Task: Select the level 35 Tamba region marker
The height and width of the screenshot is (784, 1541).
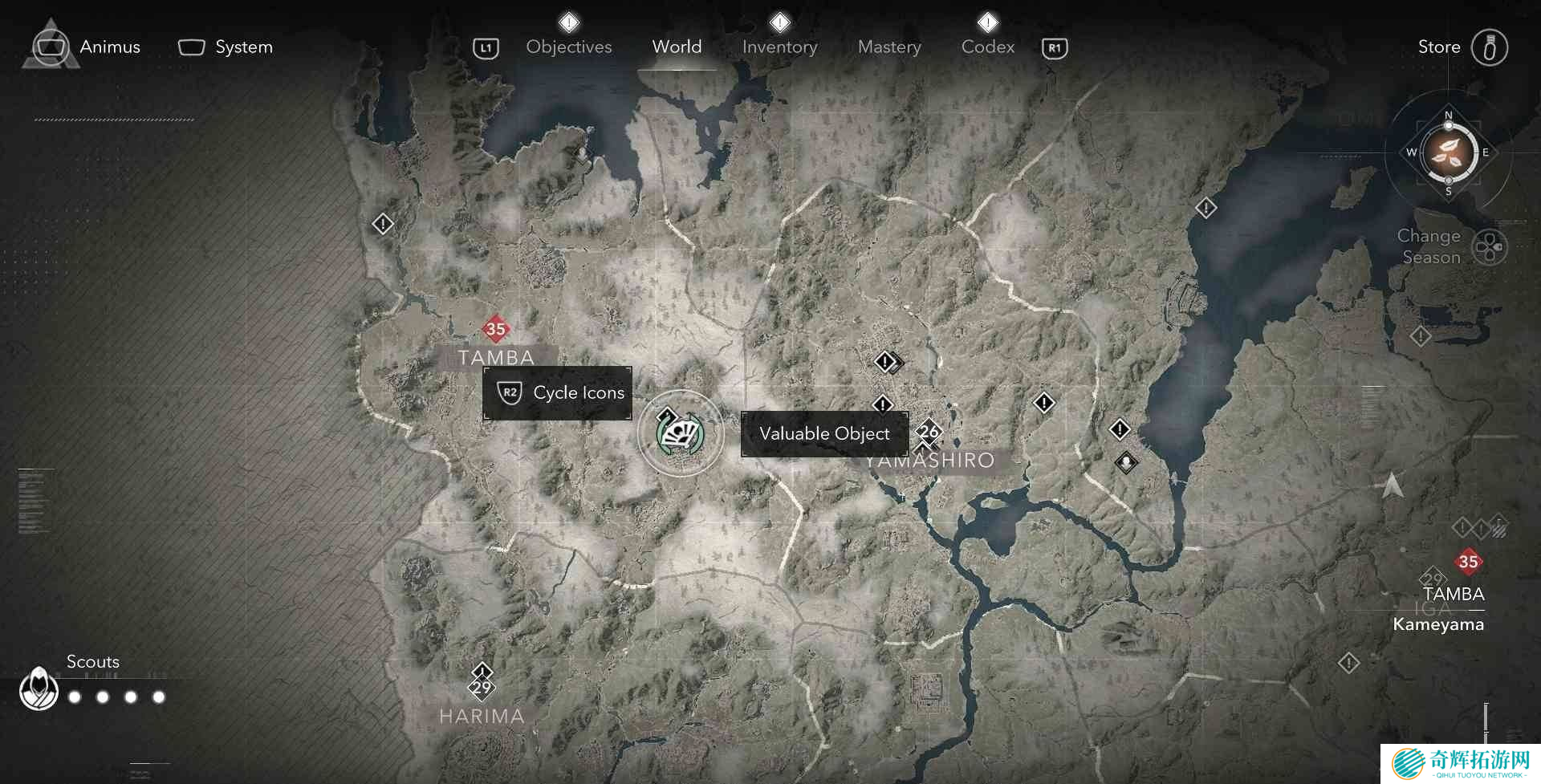Action: [496, 328]
